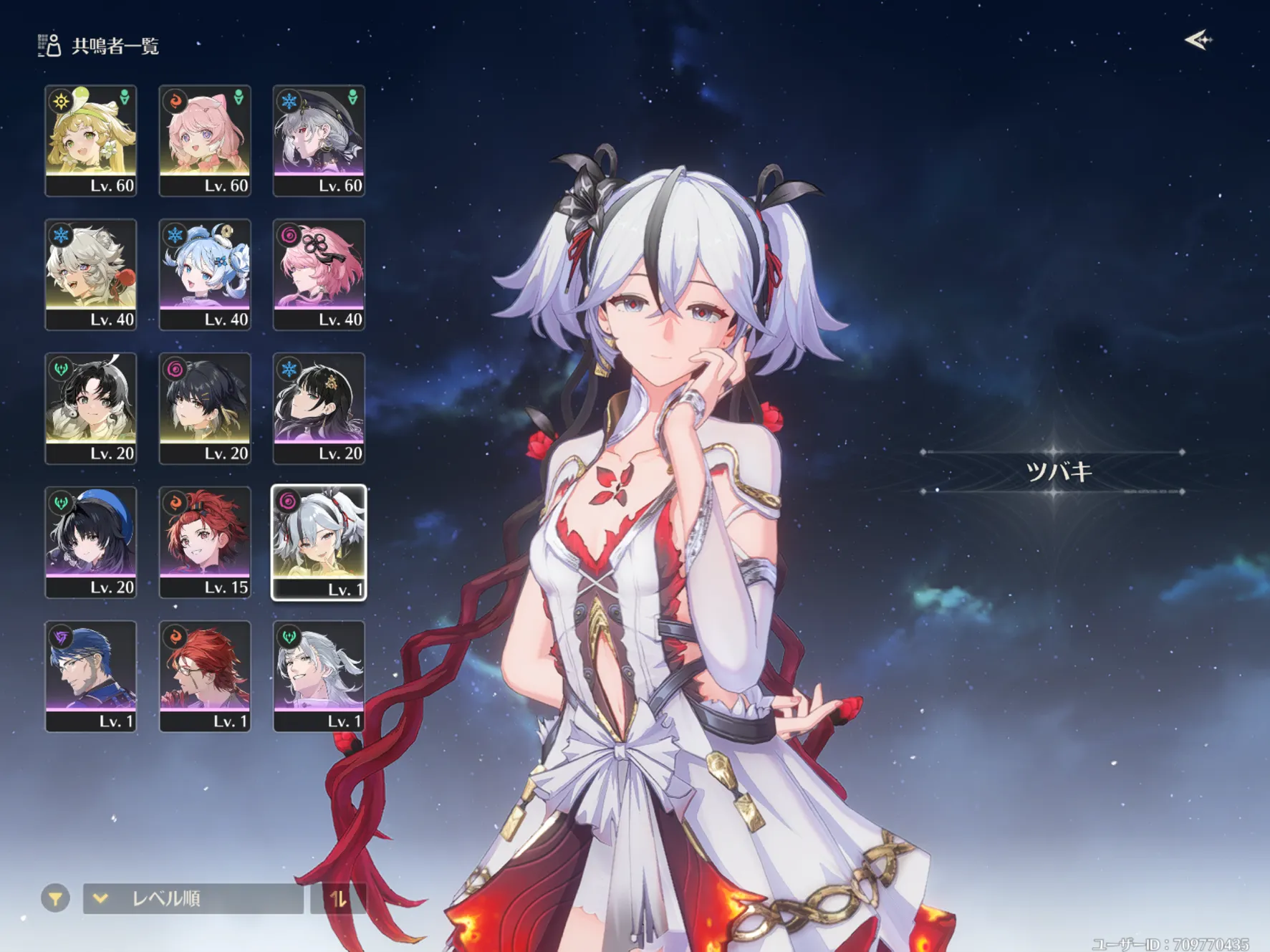Image resolution: width=1270 pixels, height=952 pixels.
Task: Select the Tsubaki portrait at Lv. 1
Action: click(319, 542)
